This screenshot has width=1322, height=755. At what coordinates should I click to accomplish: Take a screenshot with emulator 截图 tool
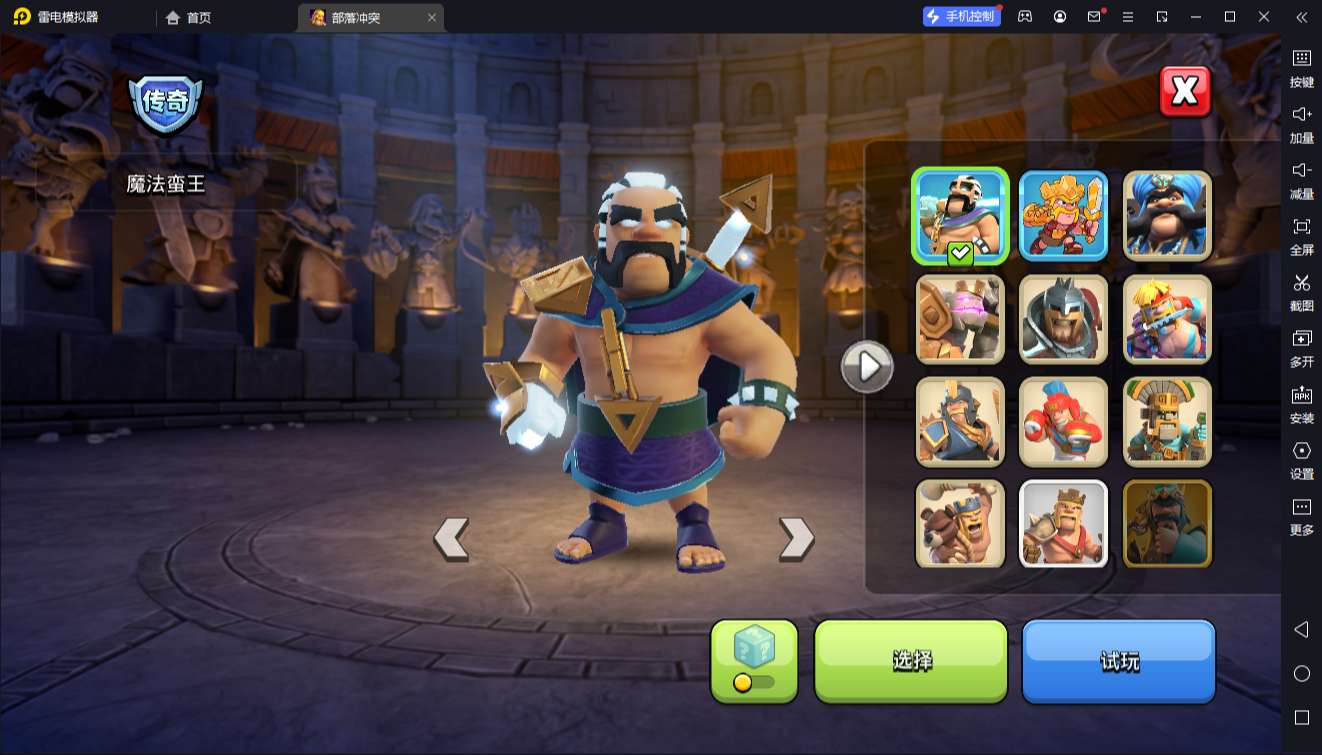pos(1301,292)
